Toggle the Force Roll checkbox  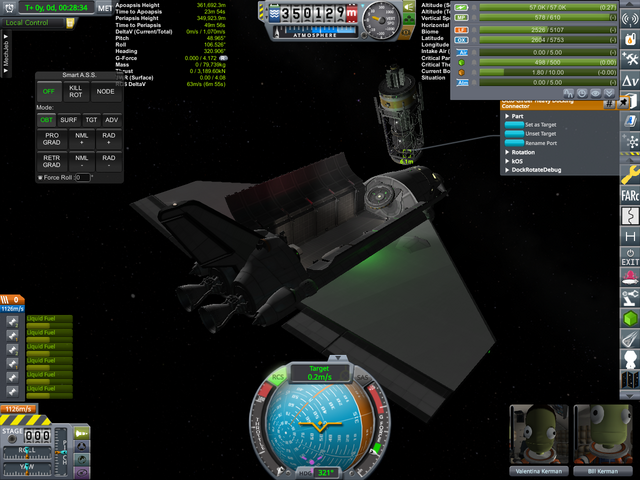(x=40, y=178)
